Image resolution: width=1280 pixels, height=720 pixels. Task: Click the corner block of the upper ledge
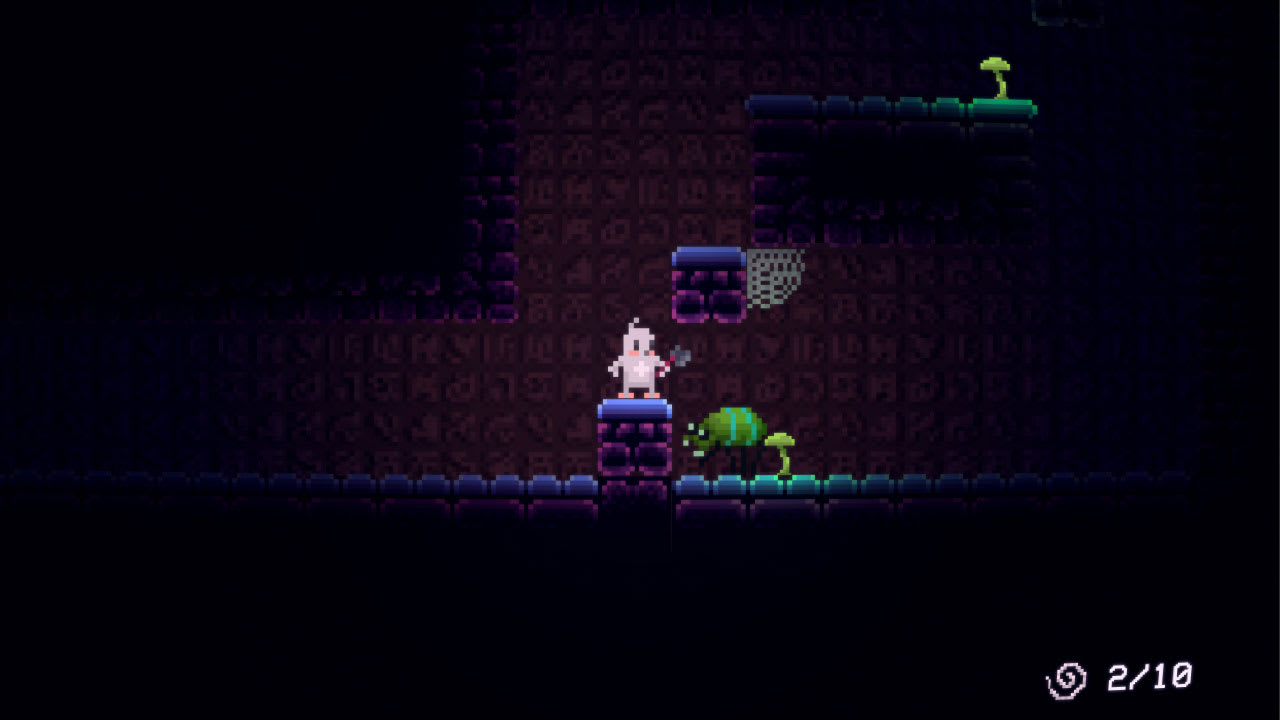762,105
